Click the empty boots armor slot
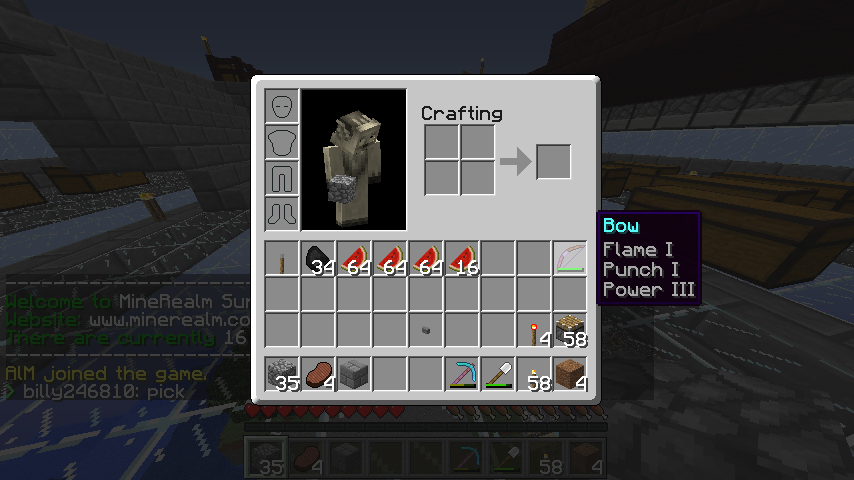The height and width of the screenshot is (480, 854). (282, 214)
